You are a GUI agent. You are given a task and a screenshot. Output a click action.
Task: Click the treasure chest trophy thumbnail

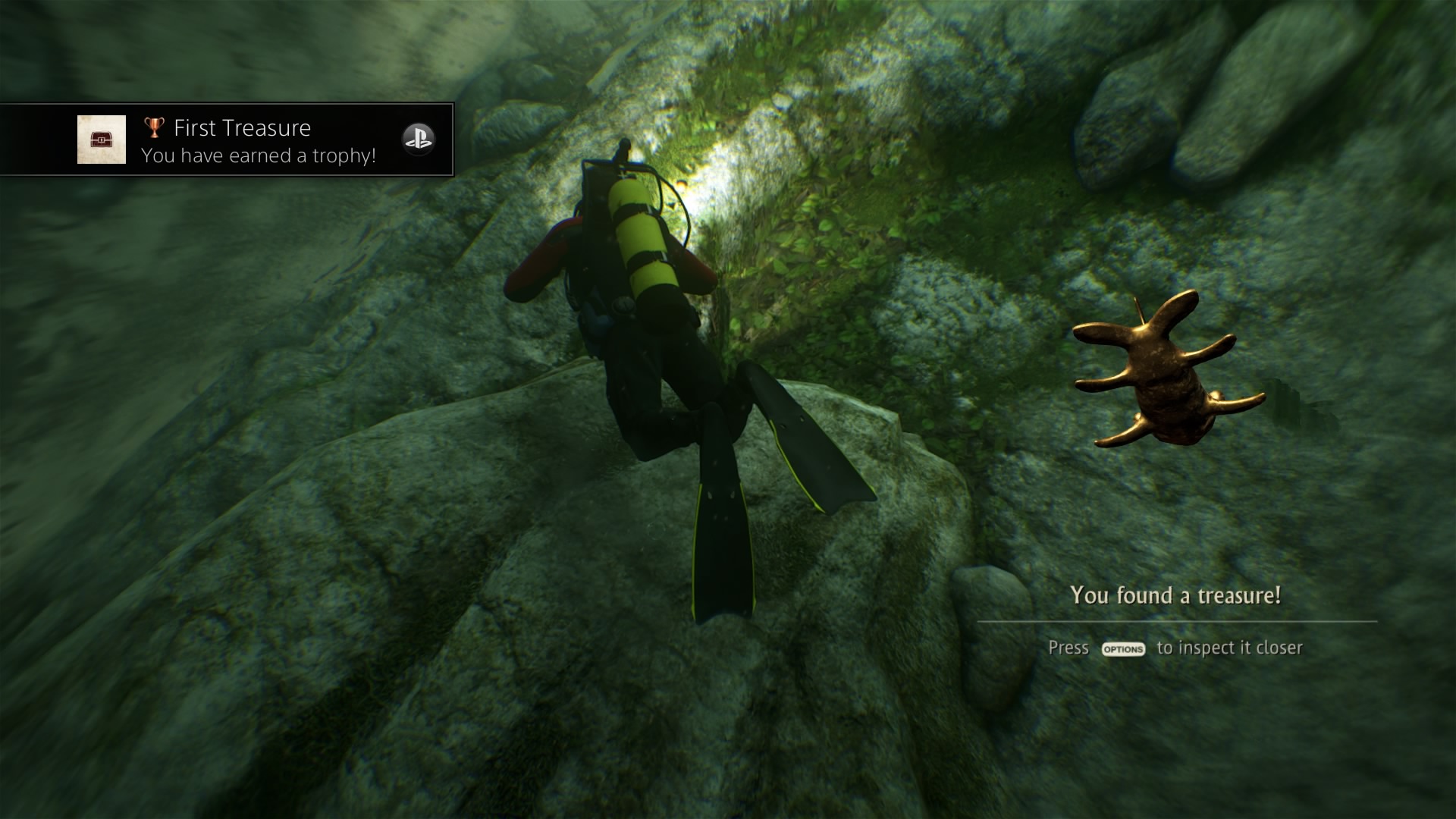click(x=102, y=140)
